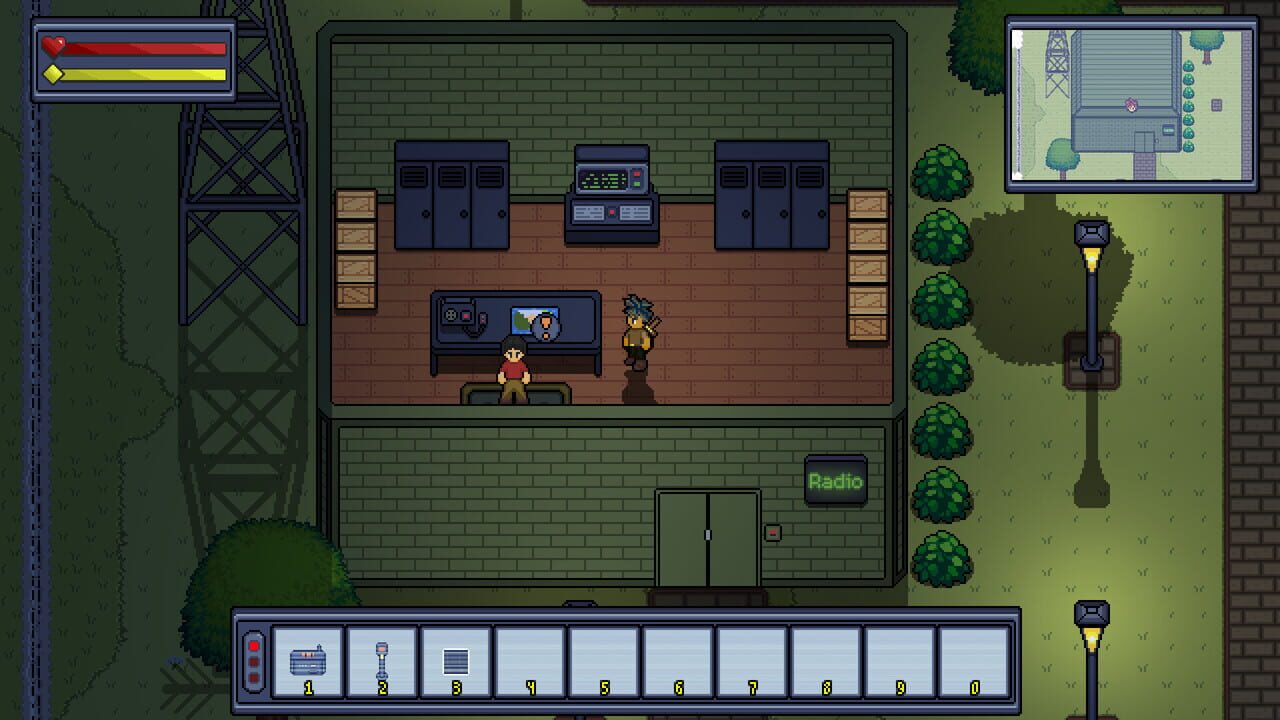Toggle the small red switch beside the door
The width and height of the screenshot is (1280, 720).
point(774,535)
